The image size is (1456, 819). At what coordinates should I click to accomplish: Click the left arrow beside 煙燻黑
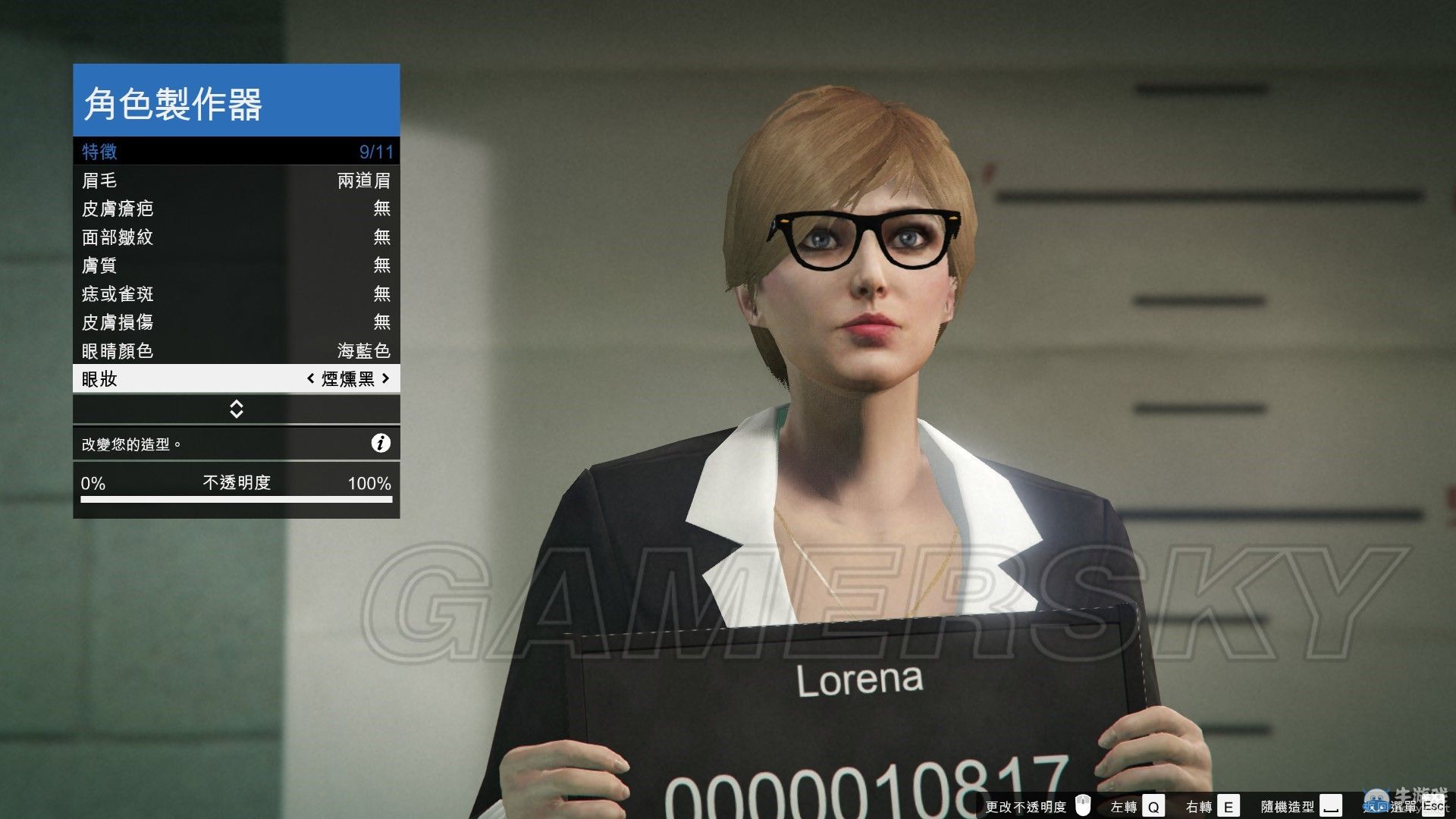tap(310, 378)
